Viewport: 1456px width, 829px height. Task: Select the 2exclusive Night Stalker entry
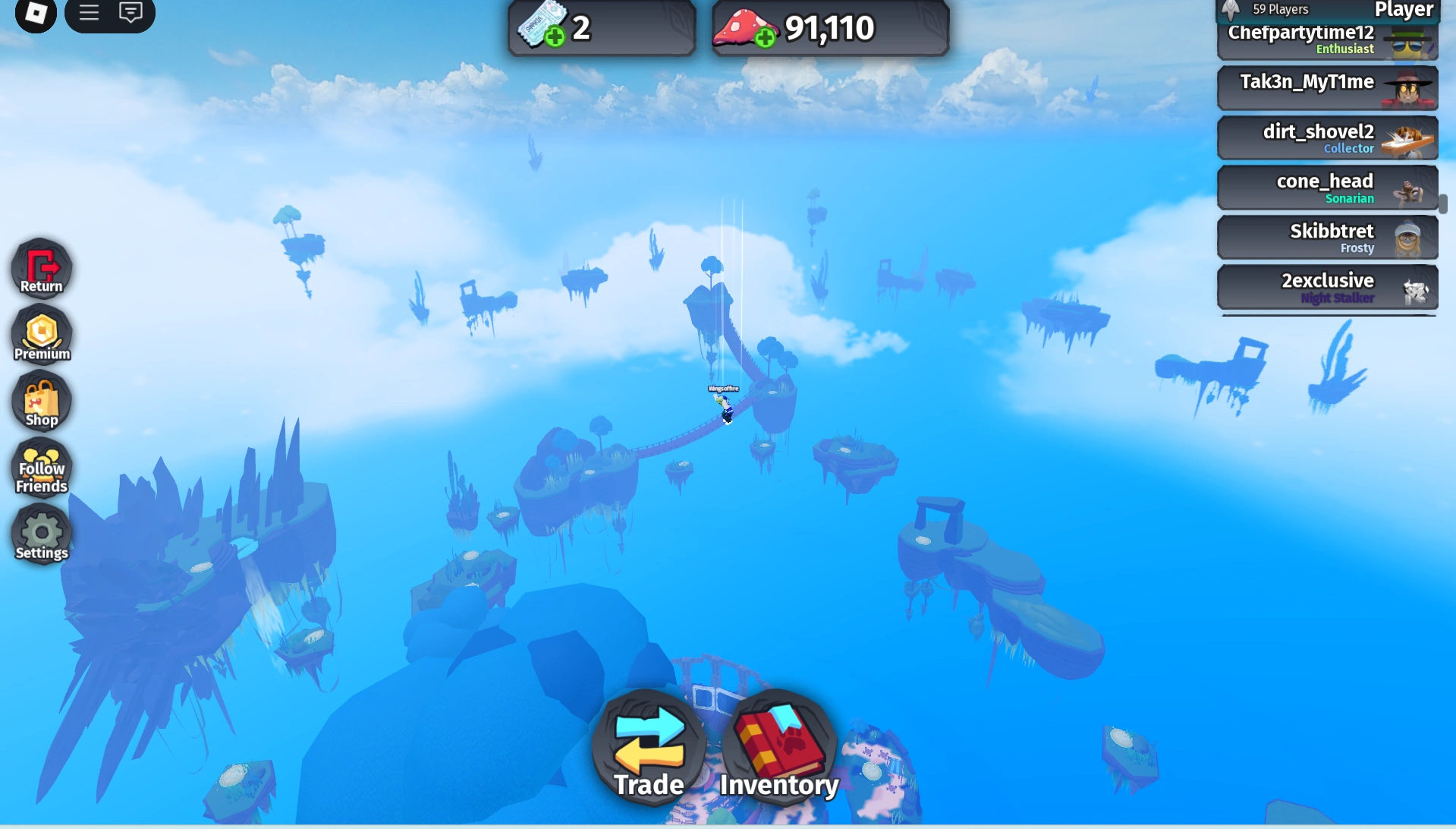[x=1328, y=286]
